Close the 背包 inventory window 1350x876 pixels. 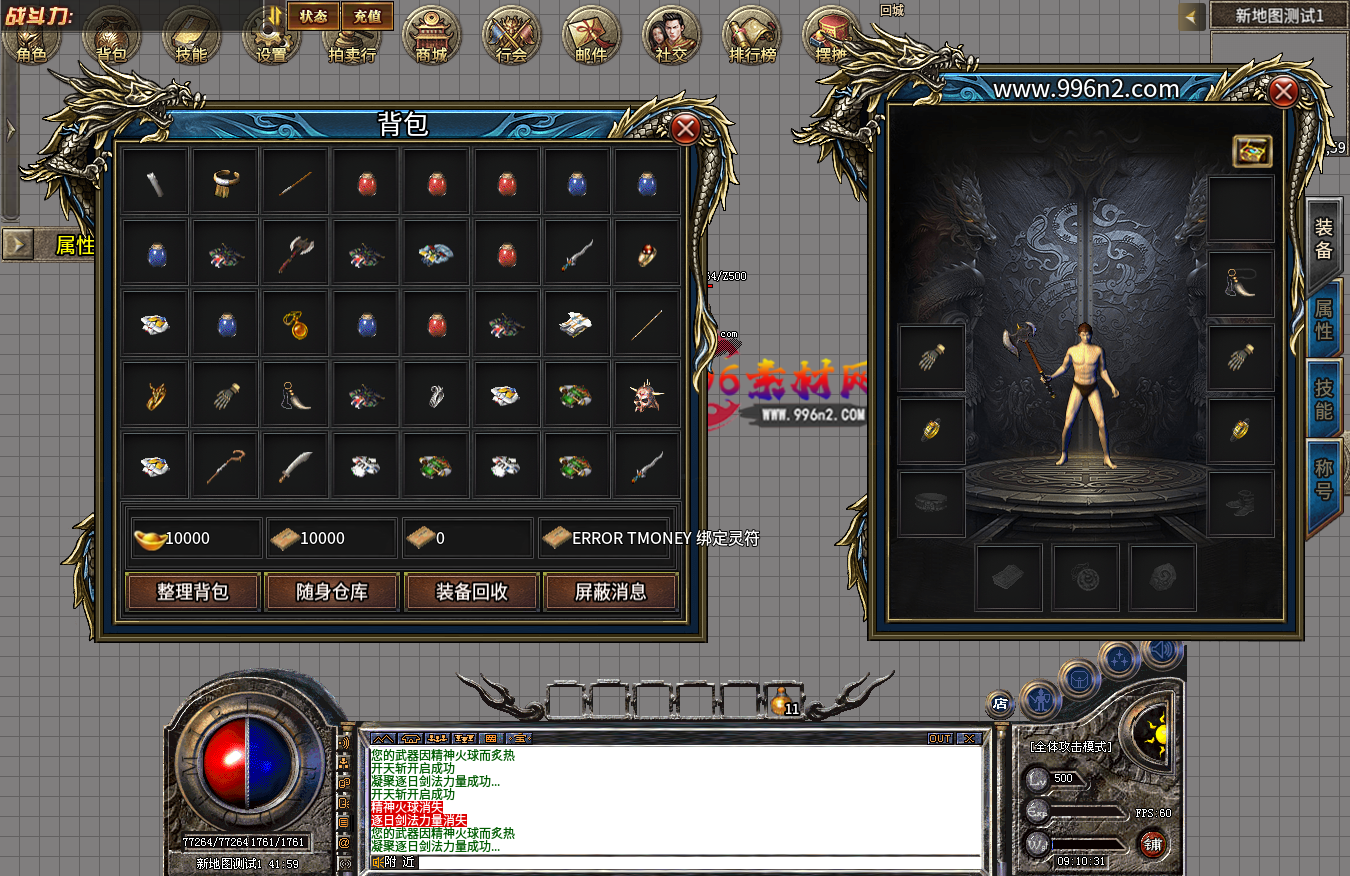coord(685,129)
